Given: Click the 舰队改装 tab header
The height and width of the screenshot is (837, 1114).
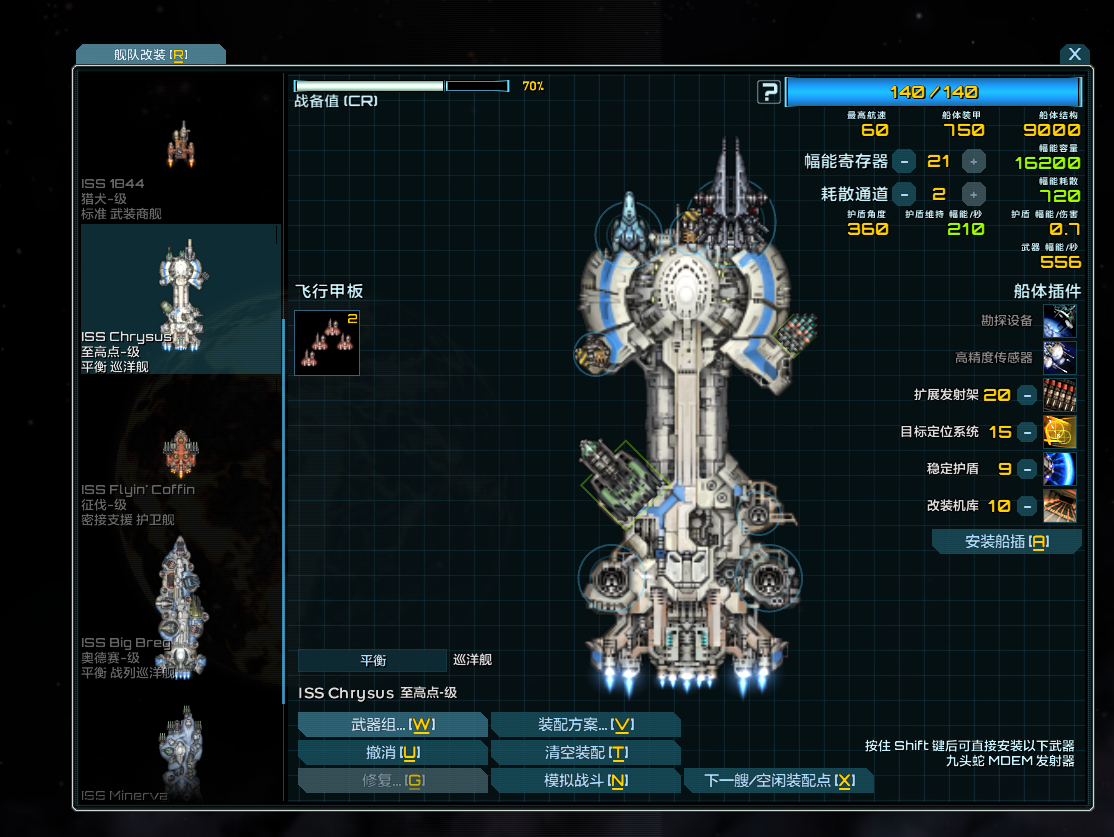Looking at the screenshot, I should [x=150, y=55].
